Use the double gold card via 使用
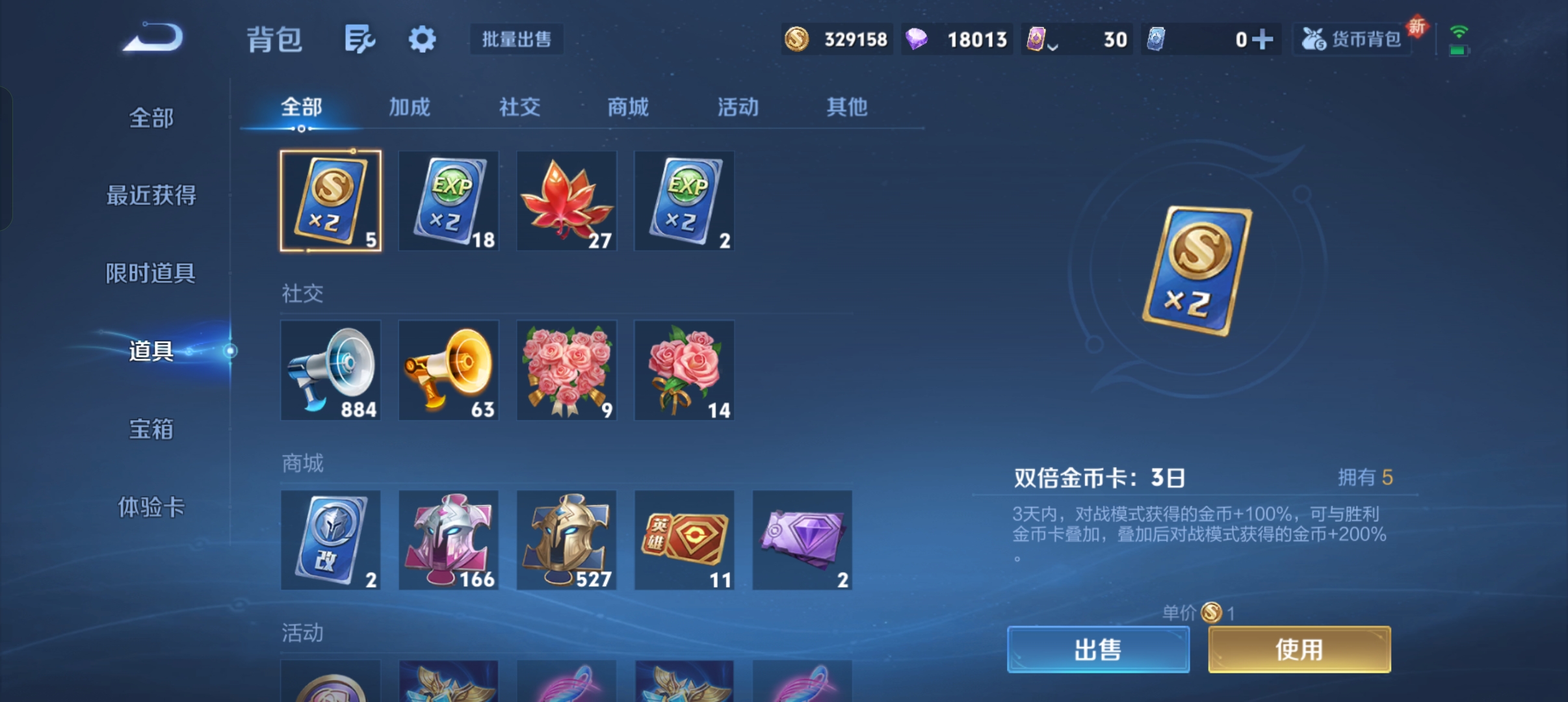This screenshot has height=702, width=1568. (1299, 649)
